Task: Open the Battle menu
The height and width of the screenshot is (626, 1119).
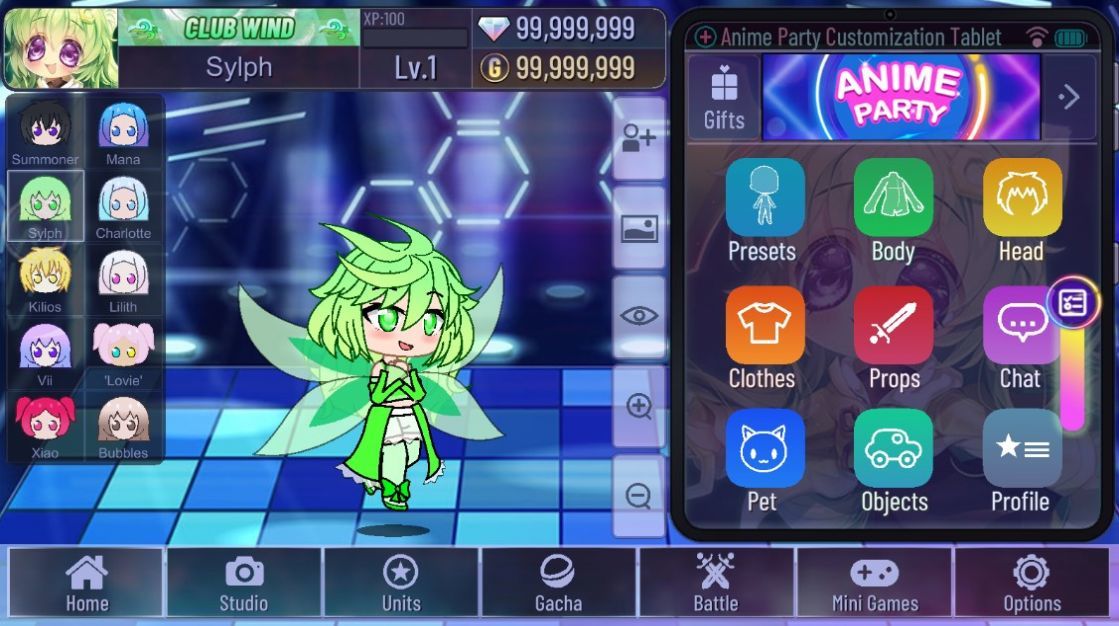Action: 716,582
